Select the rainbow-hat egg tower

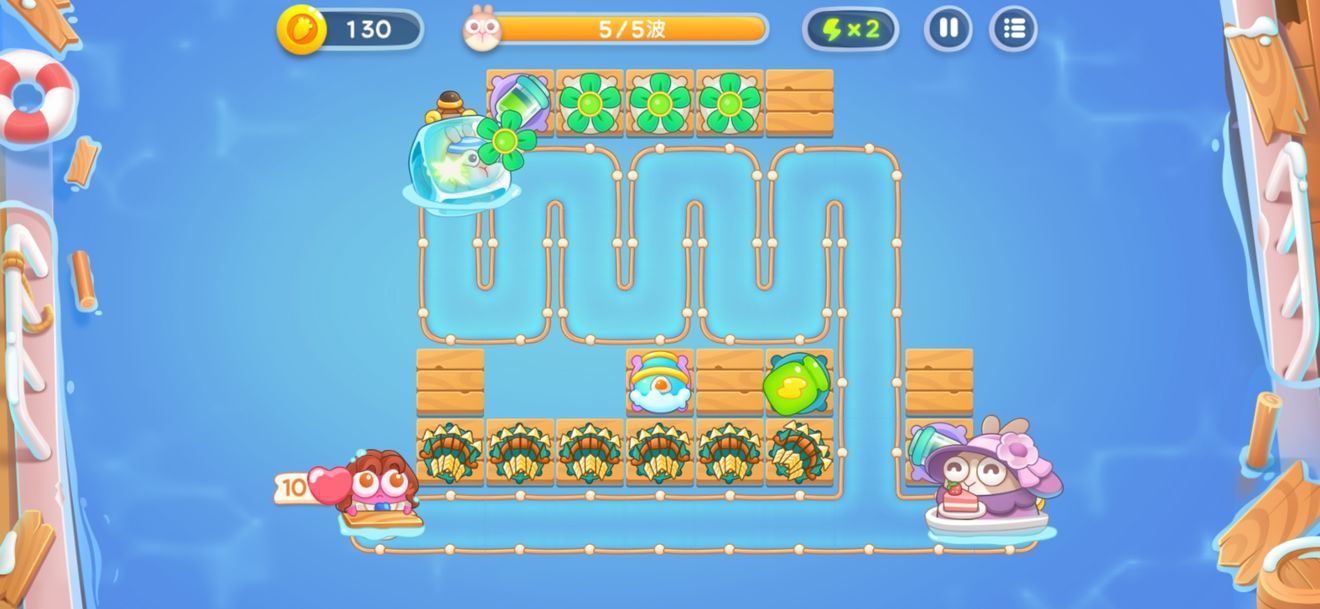tap(659, 381)
